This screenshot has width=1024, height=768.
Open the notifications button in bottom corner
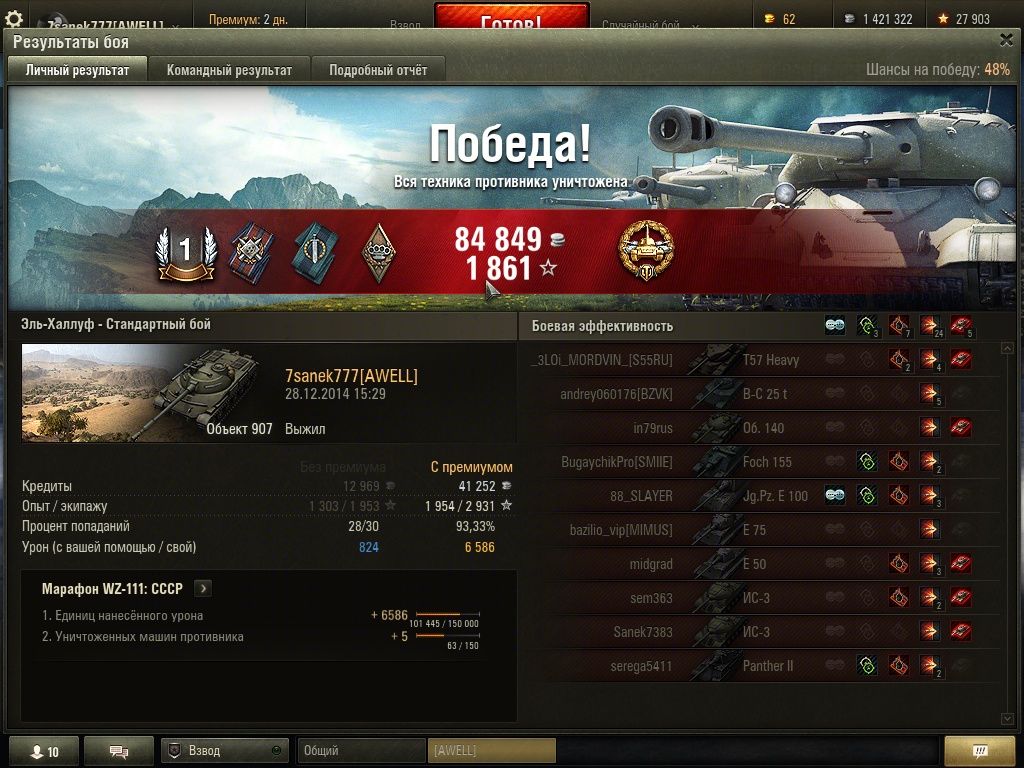point(979,752)
